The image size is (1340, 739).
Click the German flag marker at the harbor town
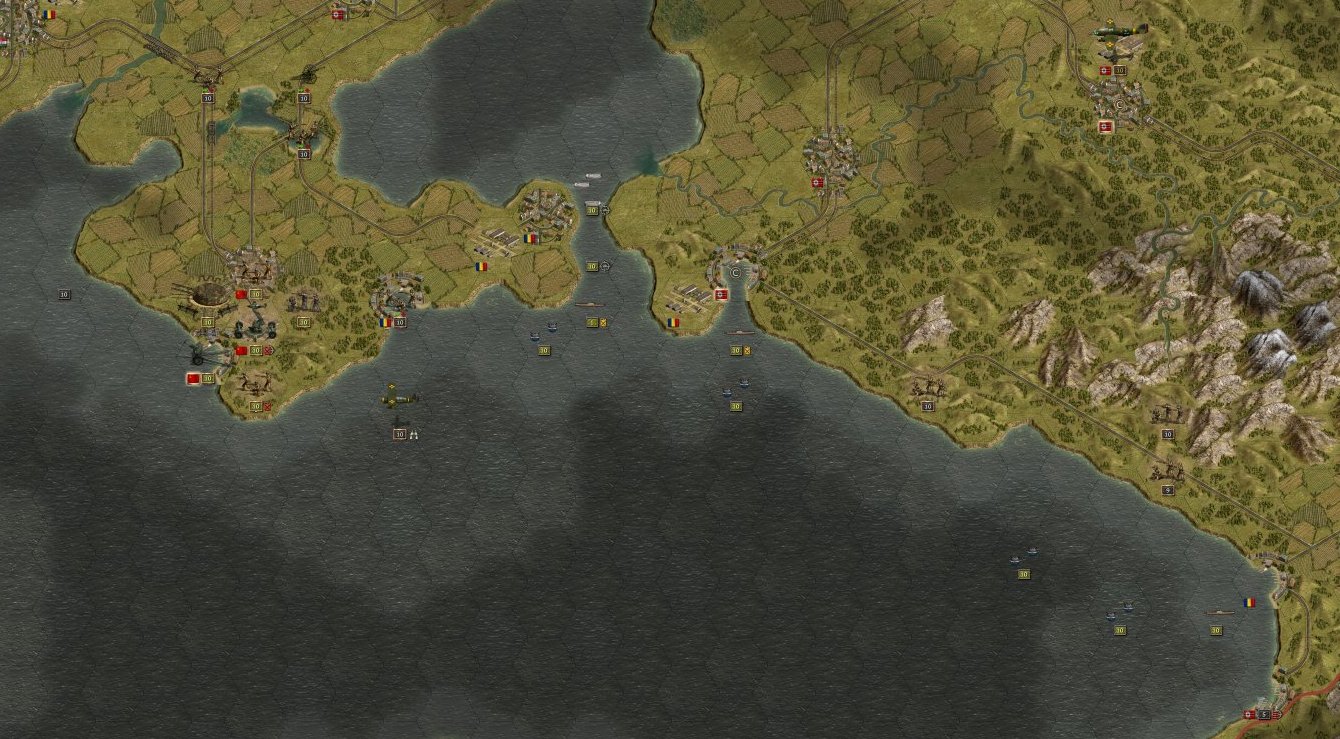[720, 294]
